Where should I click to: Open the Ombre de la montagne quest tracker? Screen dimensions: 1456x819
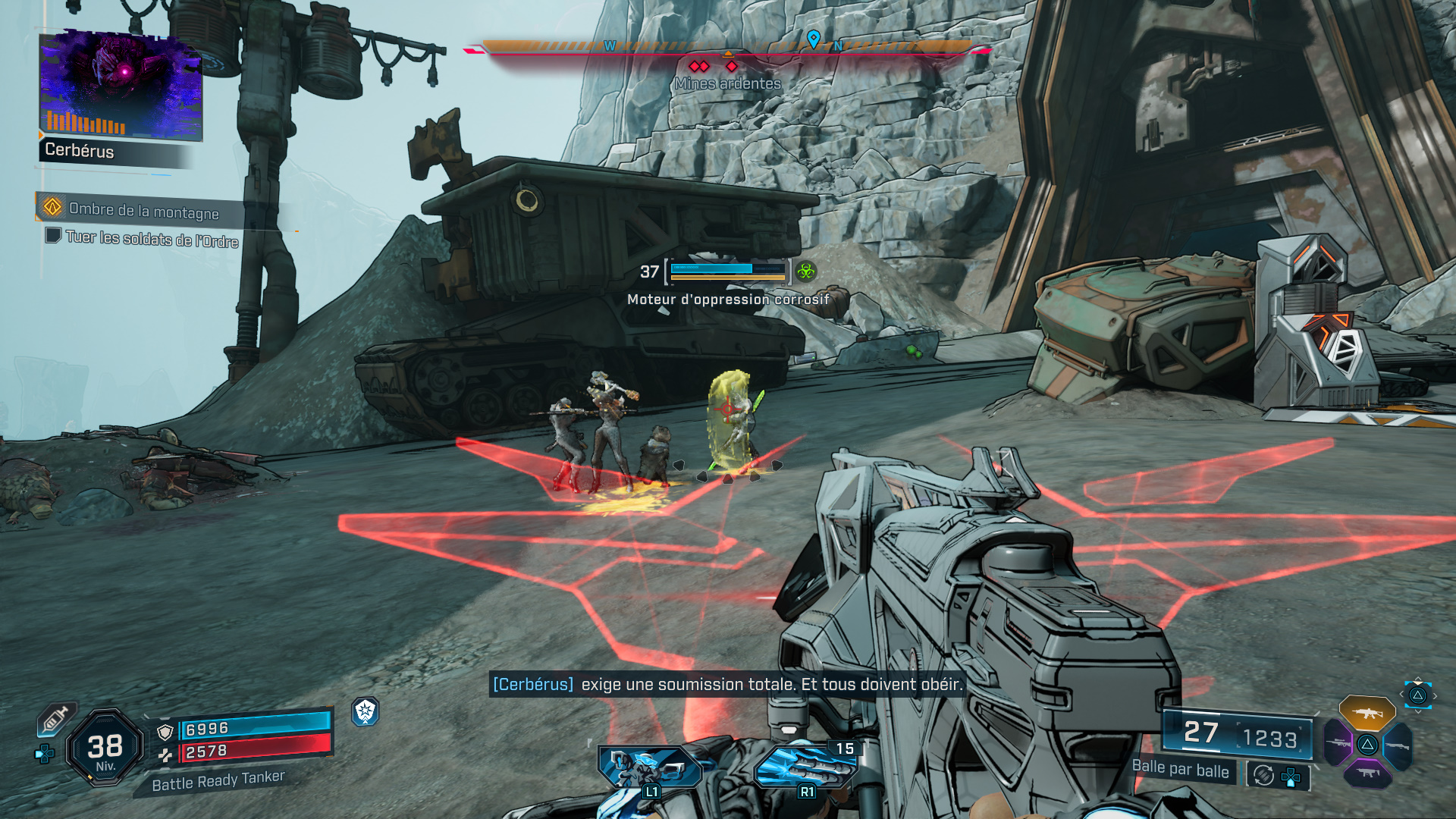(143, 210)
